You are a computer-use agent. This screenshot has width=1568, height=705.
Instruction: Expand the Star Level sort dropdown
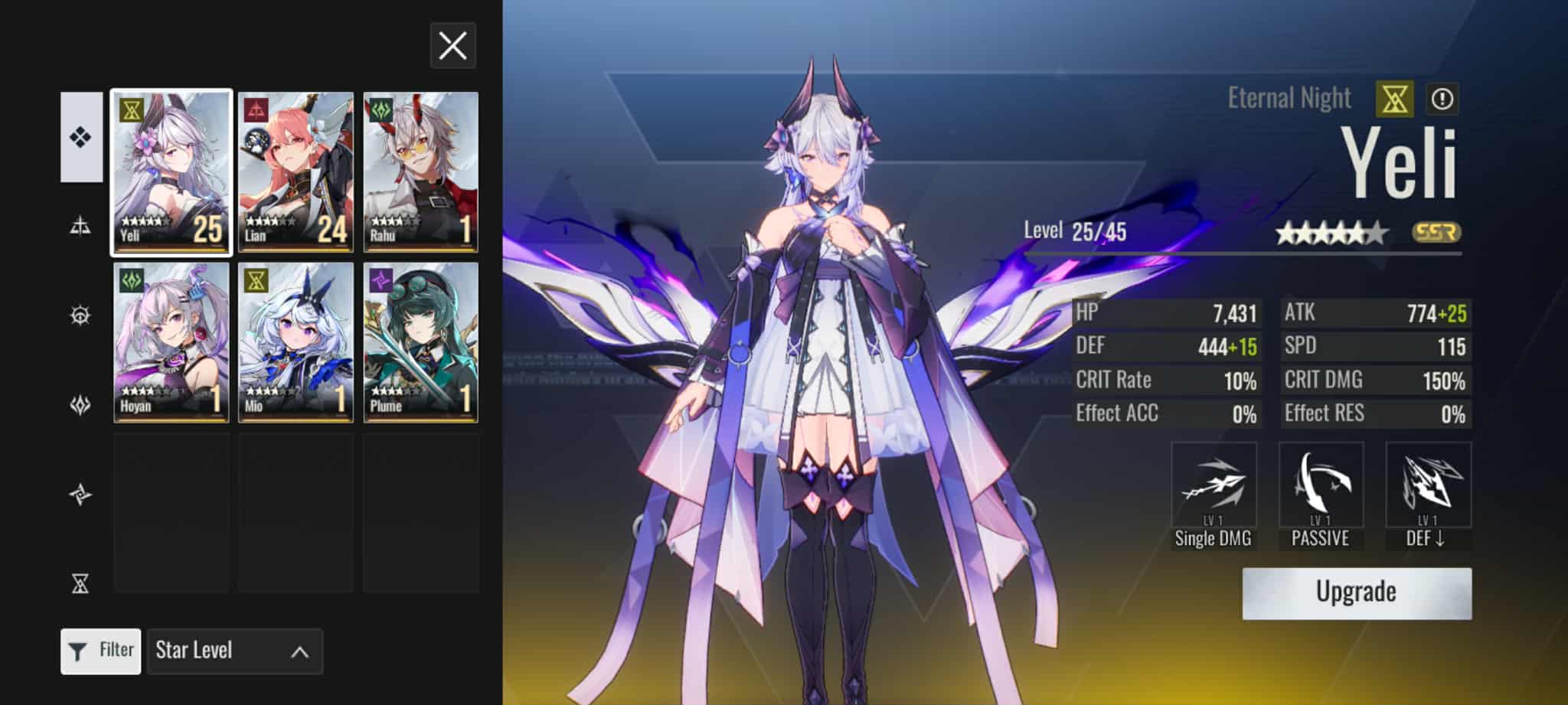(x=234, y=651)
